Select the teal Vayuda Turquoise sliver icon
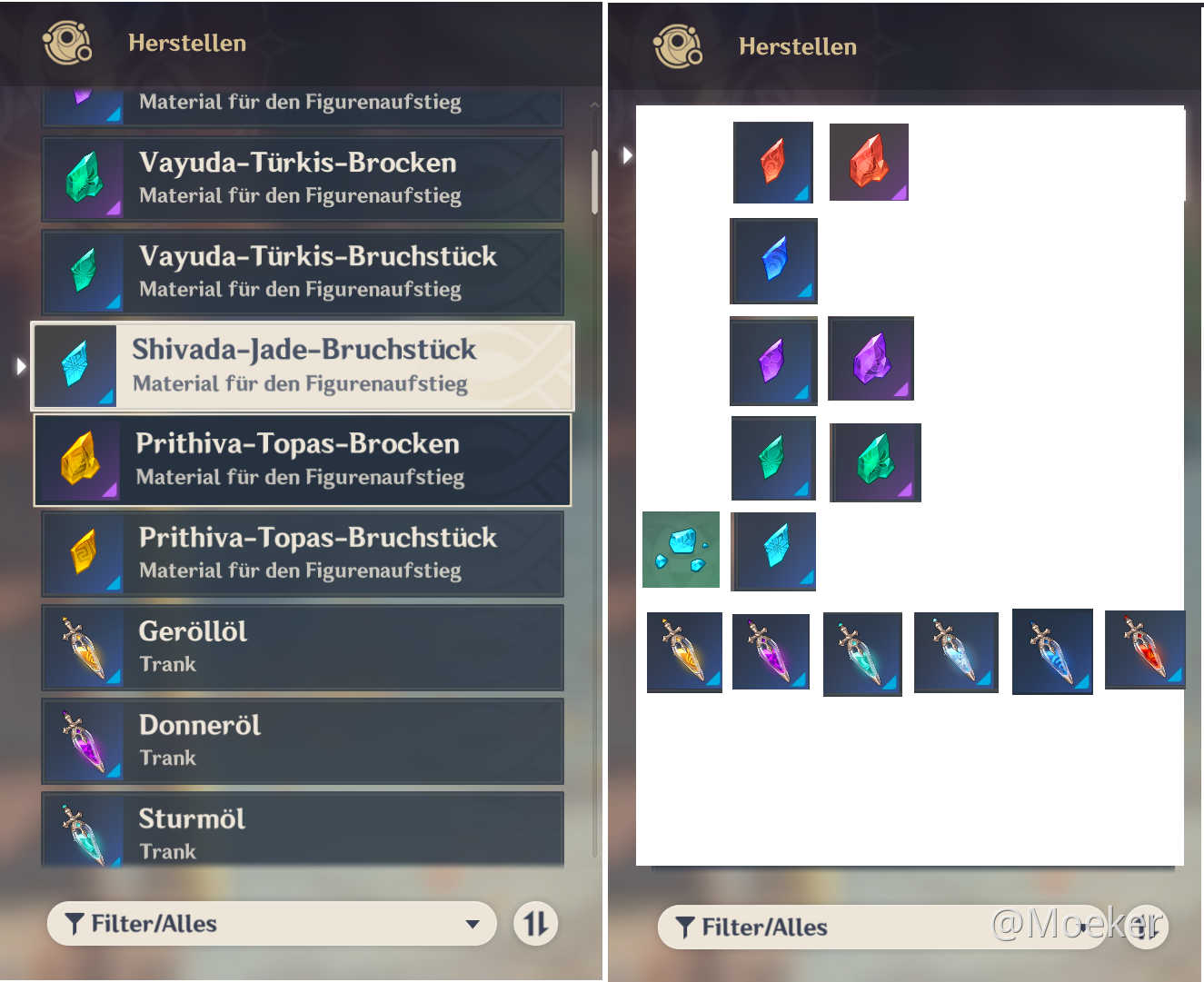 773,459
